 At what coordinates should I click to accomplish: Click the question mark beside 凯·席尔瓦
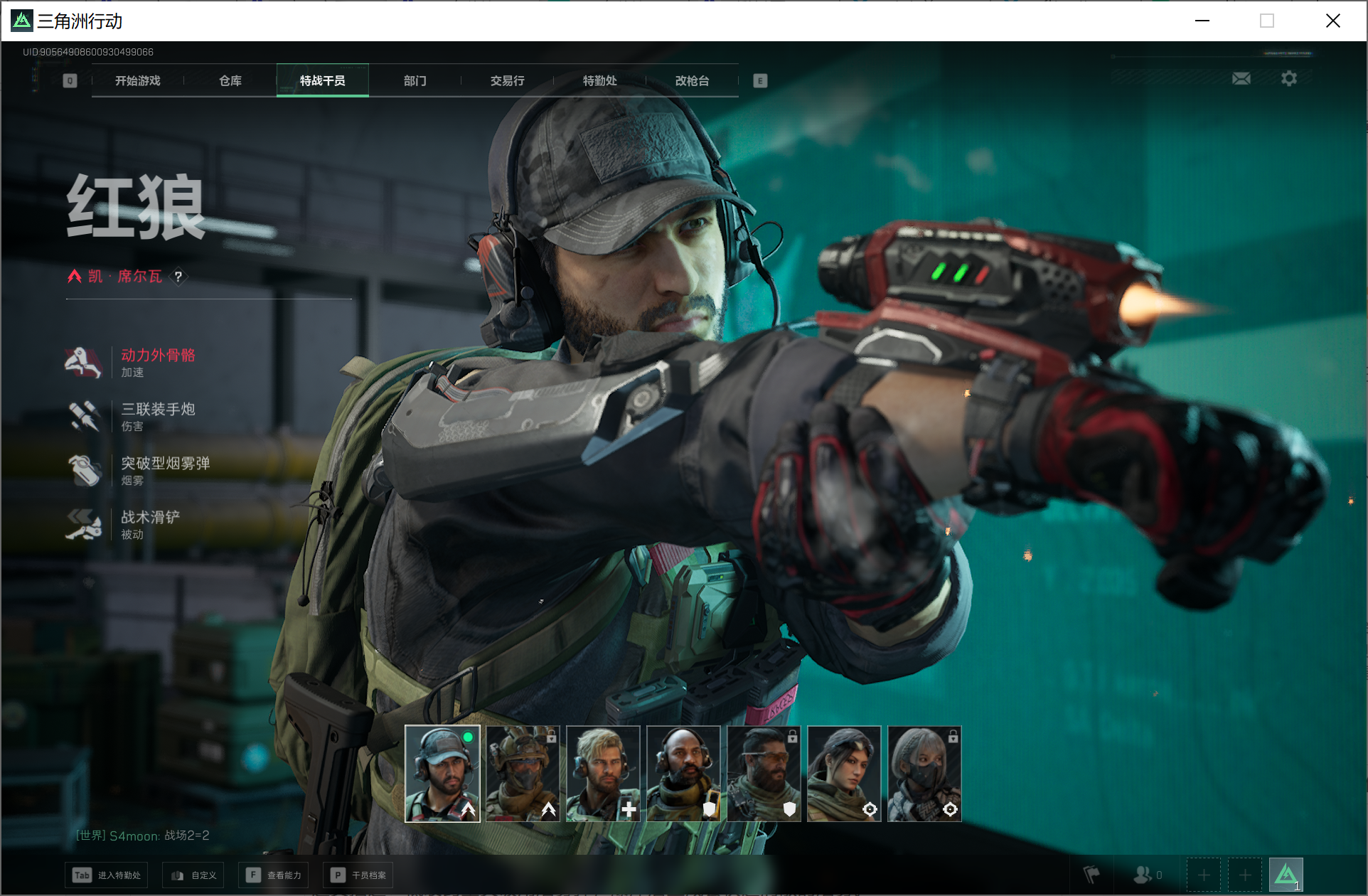(178, 277)
